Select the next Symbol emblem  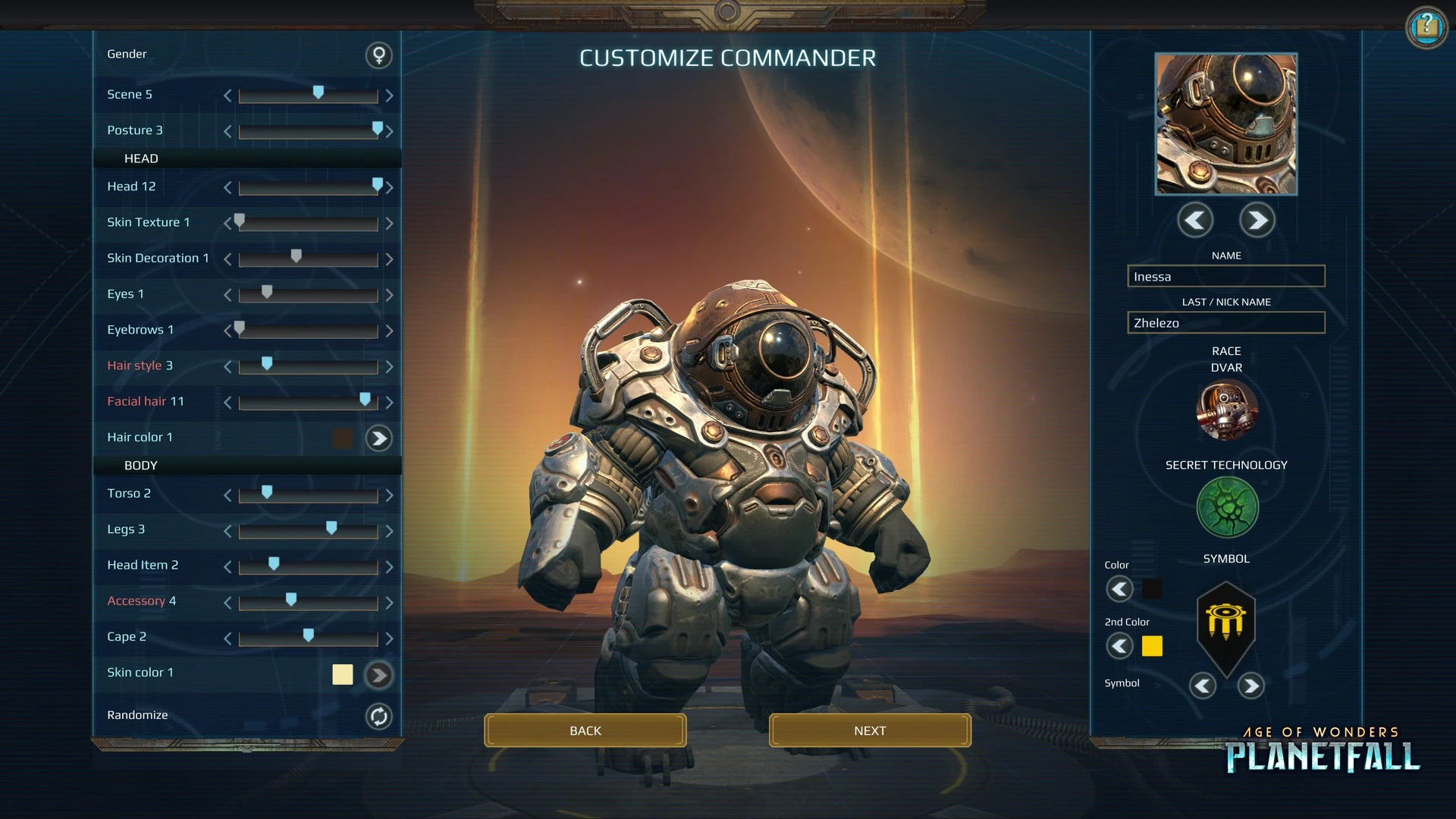tap(1250, 686)
